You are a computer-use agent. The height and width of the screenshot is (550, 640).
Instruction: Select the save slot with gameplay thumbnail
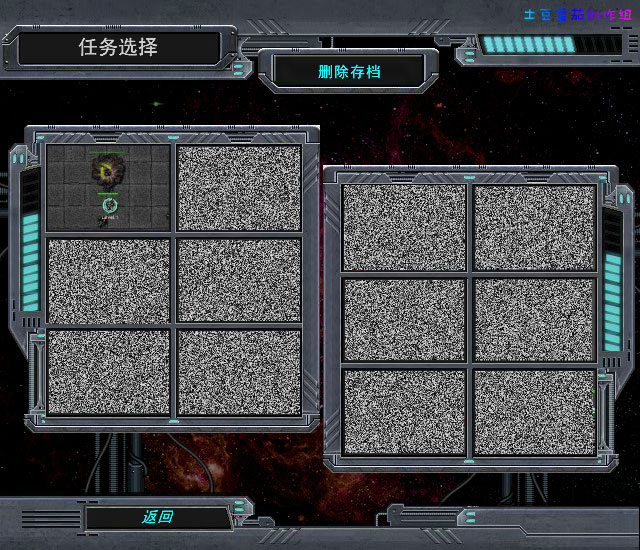(x=108, y=188)
